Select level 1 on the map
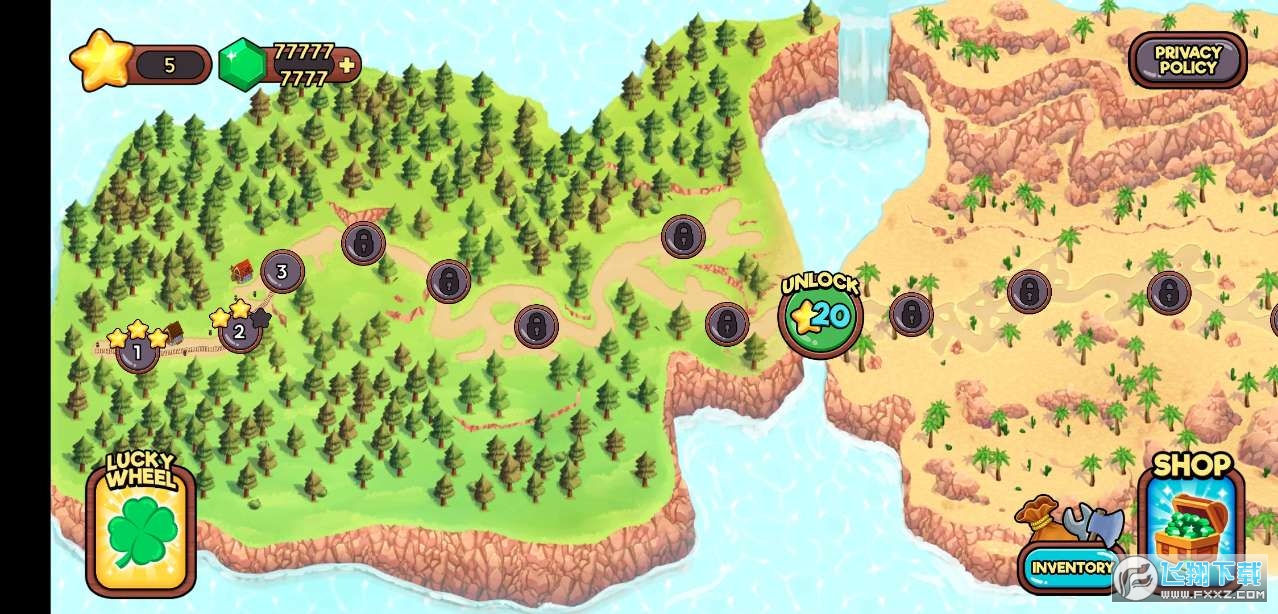The width and height of the screenshot is (1278, 614). click(x=137, y=352)
